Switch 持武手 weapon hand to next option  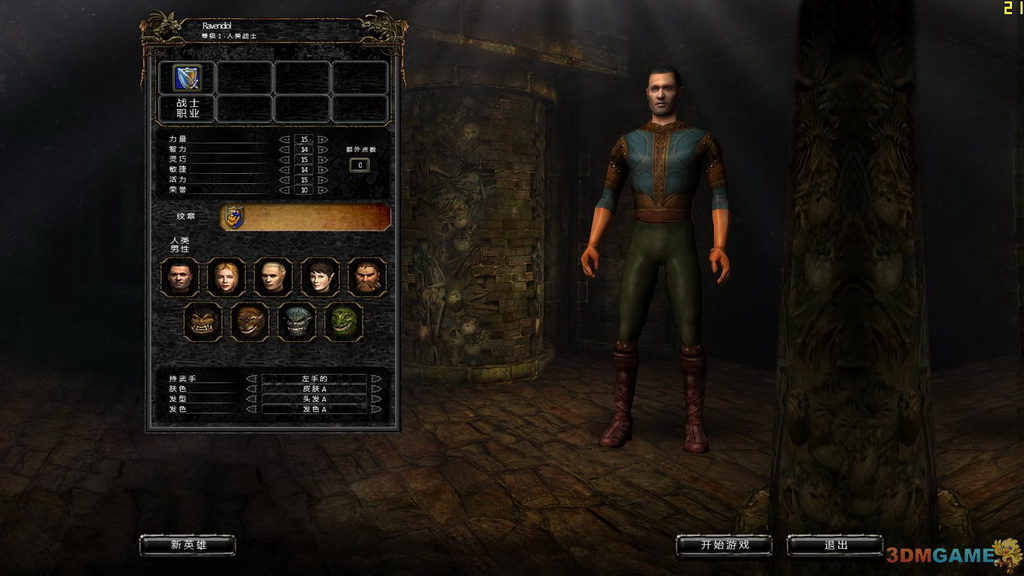click(376, 379)
